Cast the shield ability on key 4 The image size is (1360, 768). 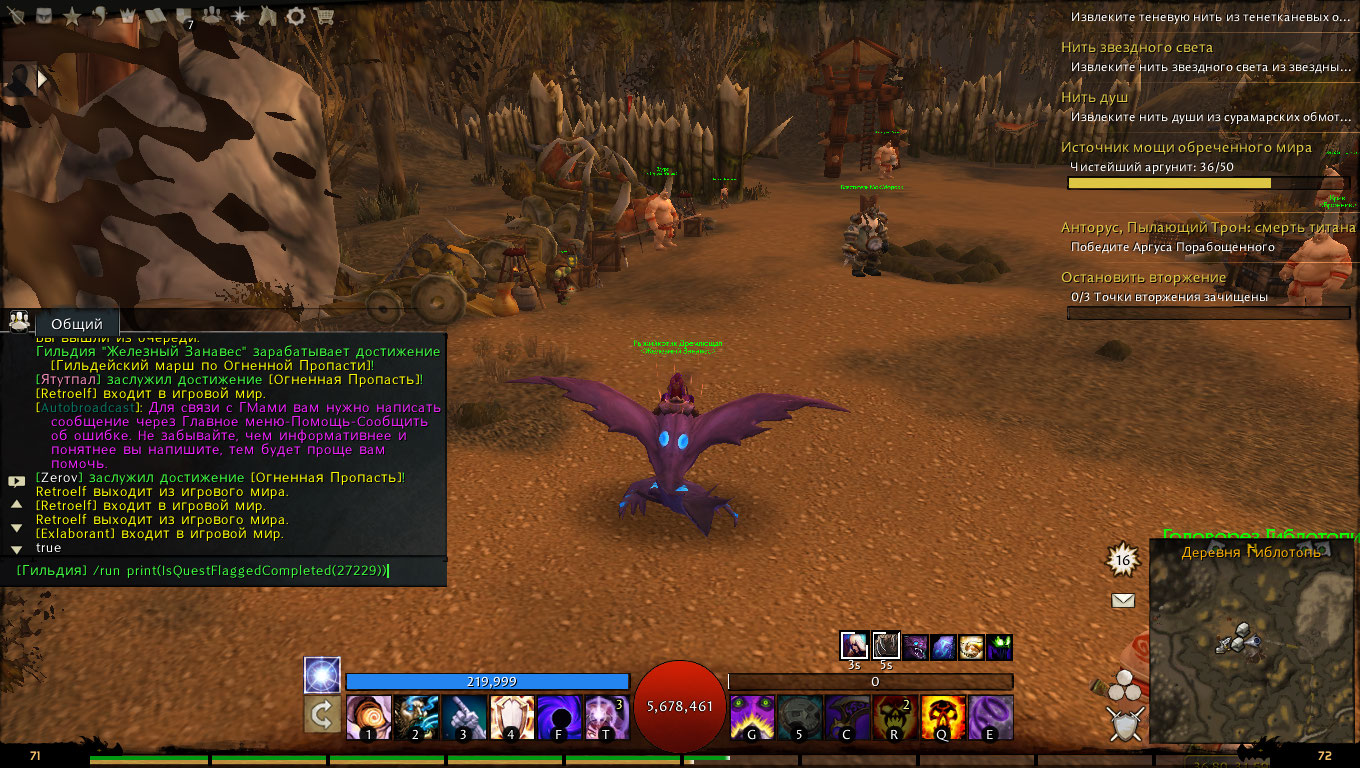pyautogui.click(x=512, y=717)
